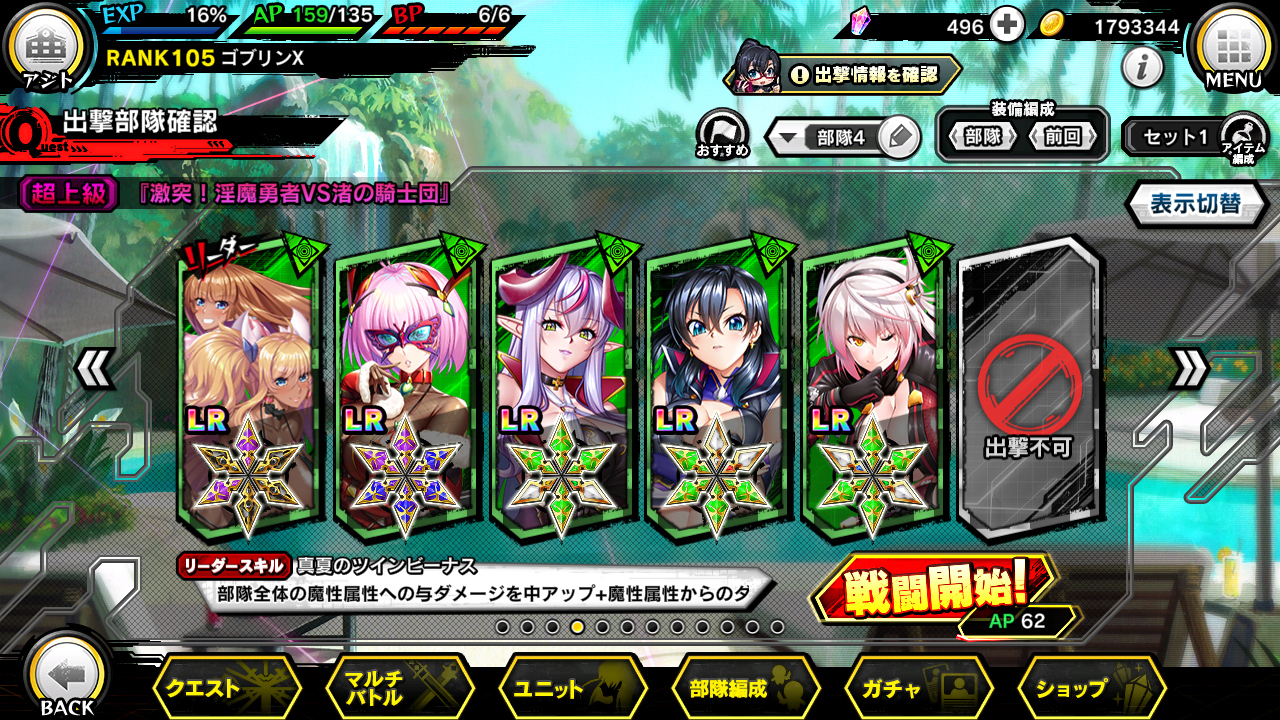Open the セット1 item set button

coord(1177,137)
